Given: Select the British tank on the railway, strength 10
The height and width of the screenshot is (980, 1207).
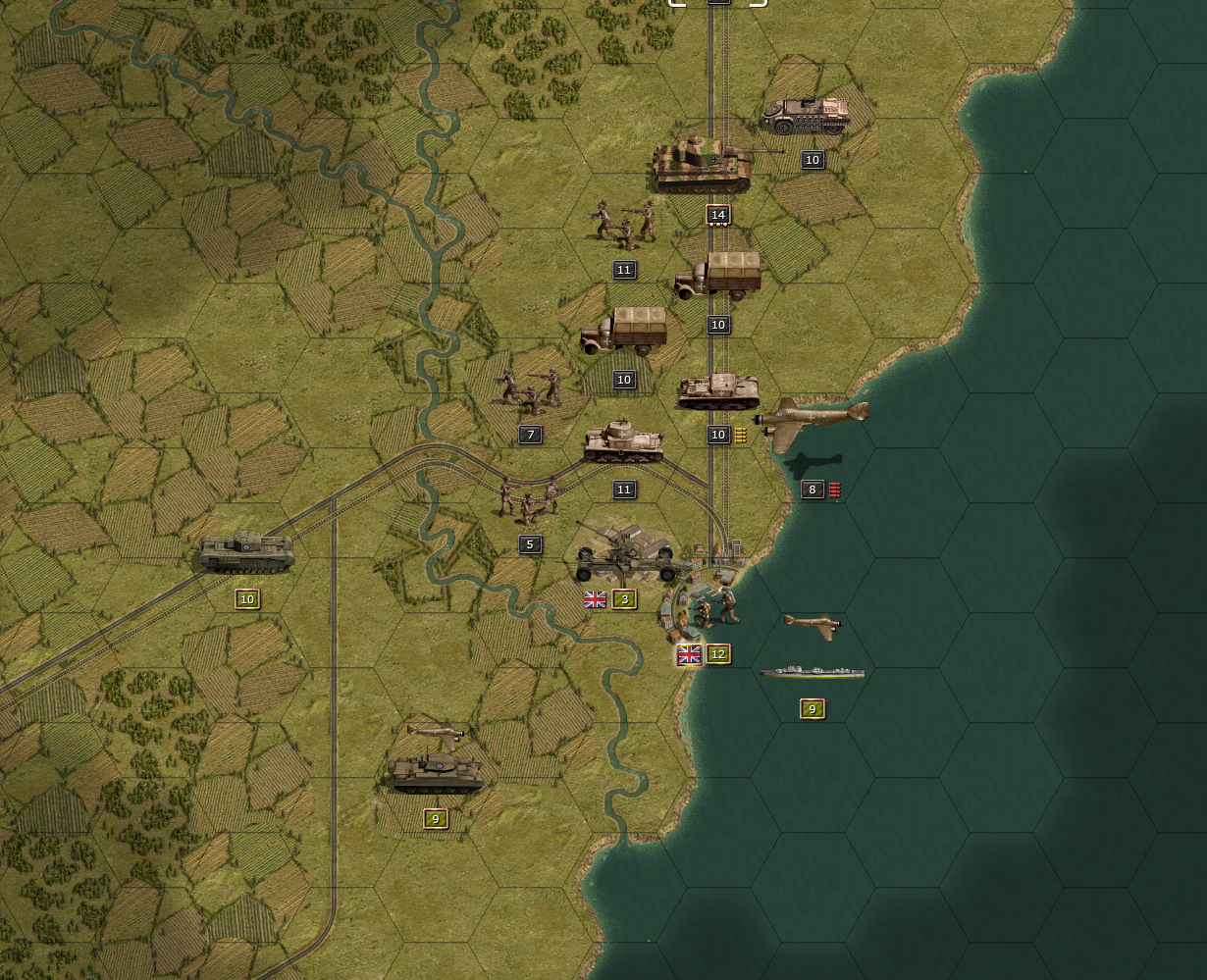Looking at the screenshot, I should click(245, 553).
